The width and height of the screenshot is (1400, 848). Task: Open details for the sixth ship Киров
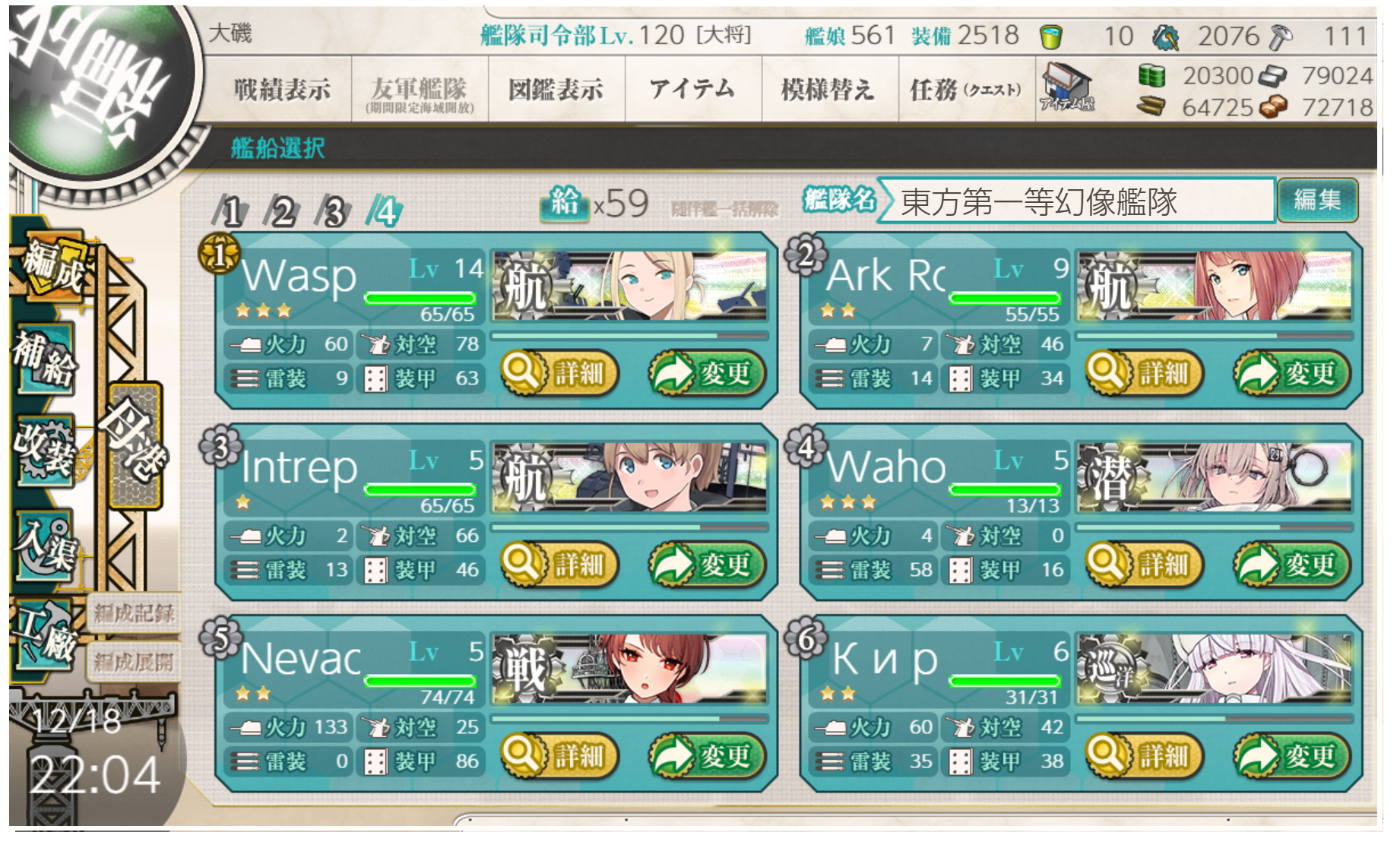1145,756
